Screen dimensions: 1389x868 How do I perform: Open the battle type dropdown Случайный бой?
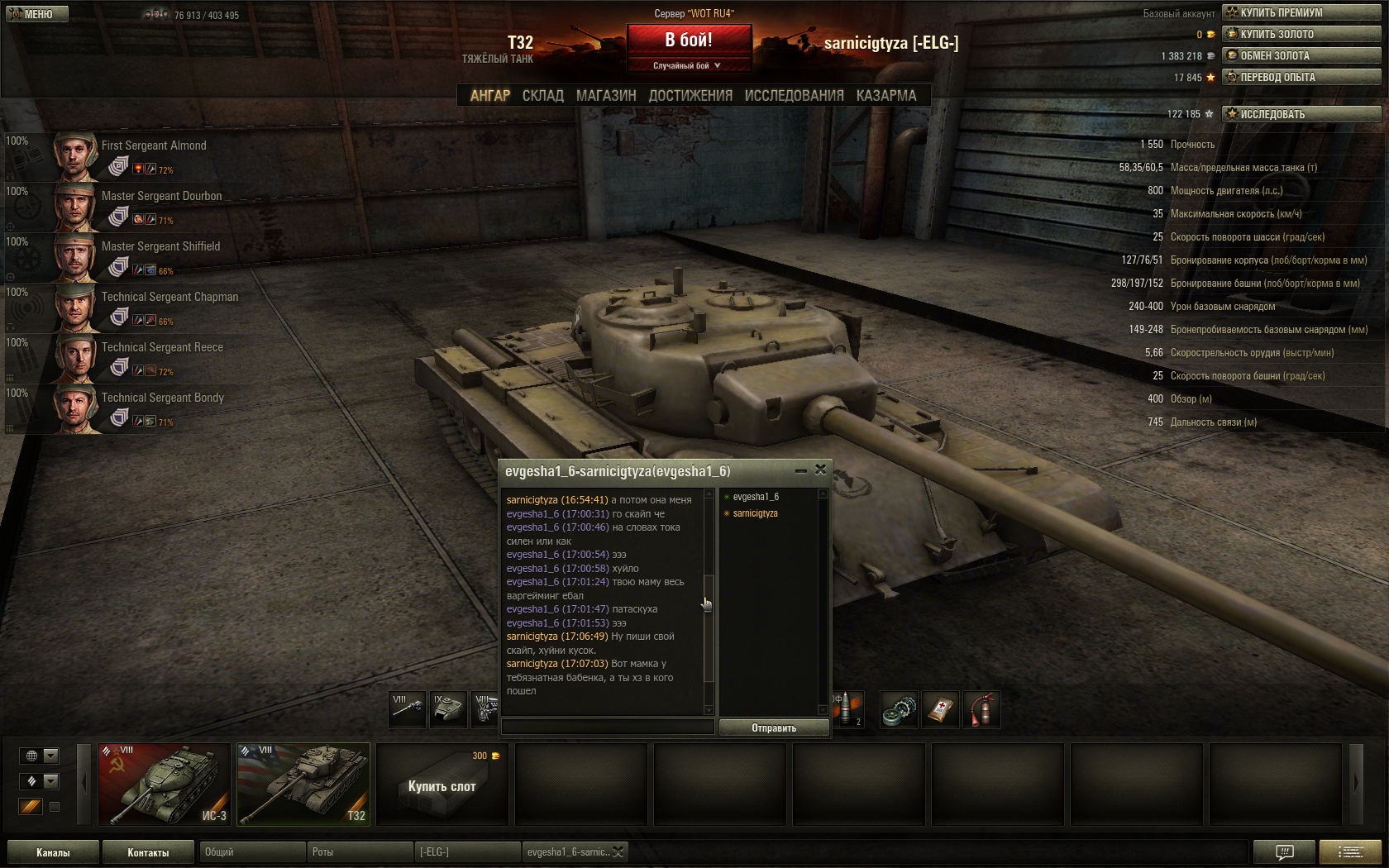[688, 65]
